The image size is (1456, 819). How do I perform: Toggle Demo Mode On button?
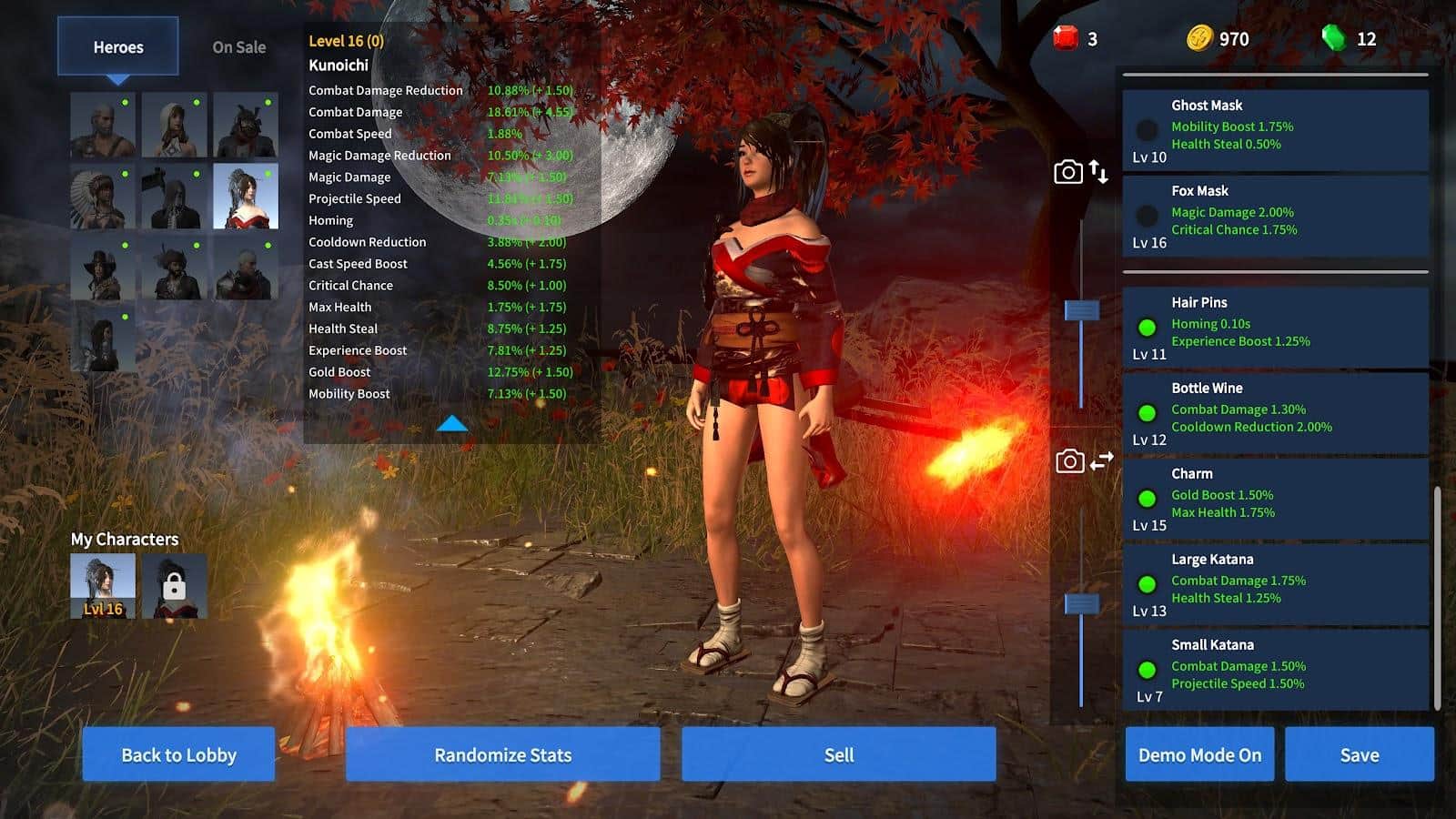coord(1199,754)
